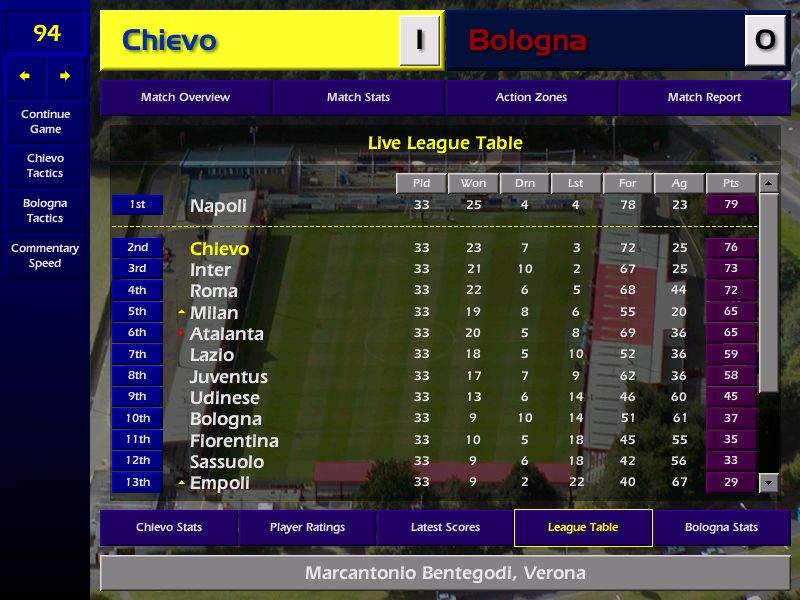
Task: Show the Match Stats tab
Action: point(358,97)
